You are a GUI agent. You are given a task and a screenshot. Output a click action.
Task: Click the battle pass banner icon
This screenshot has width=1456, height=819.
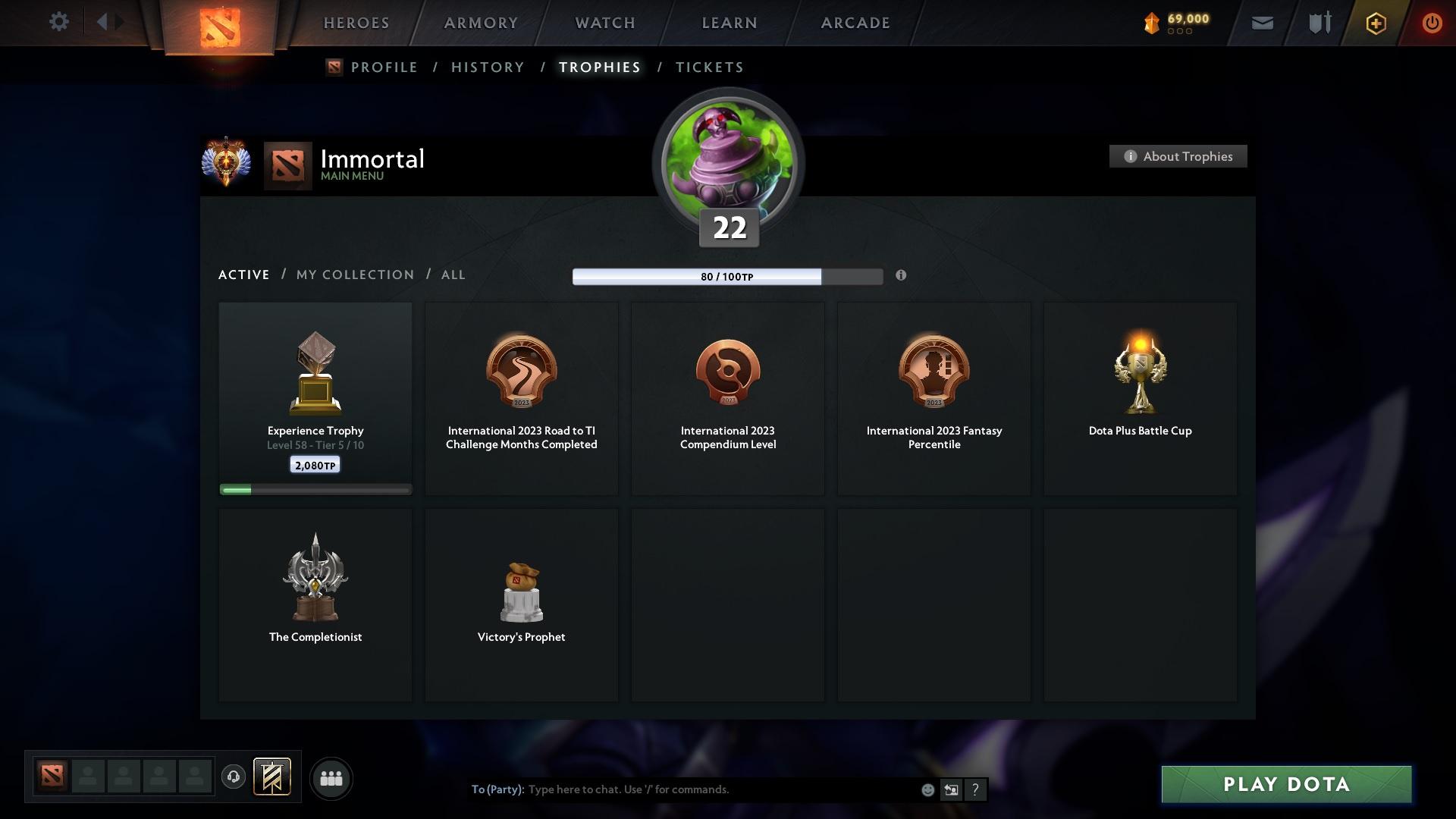[273, 777]
